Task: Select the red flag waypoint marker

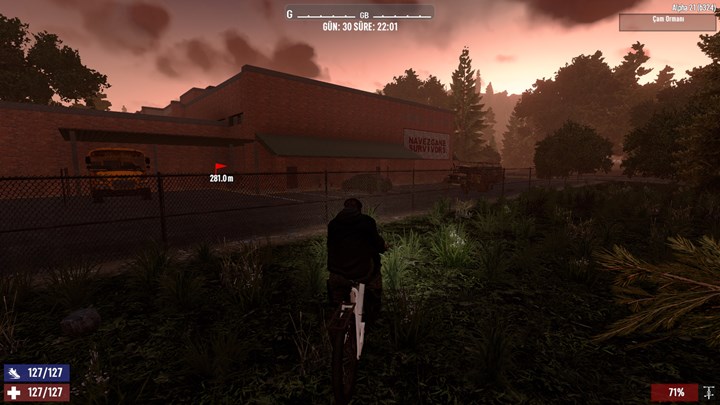Action: coord(220,167)
